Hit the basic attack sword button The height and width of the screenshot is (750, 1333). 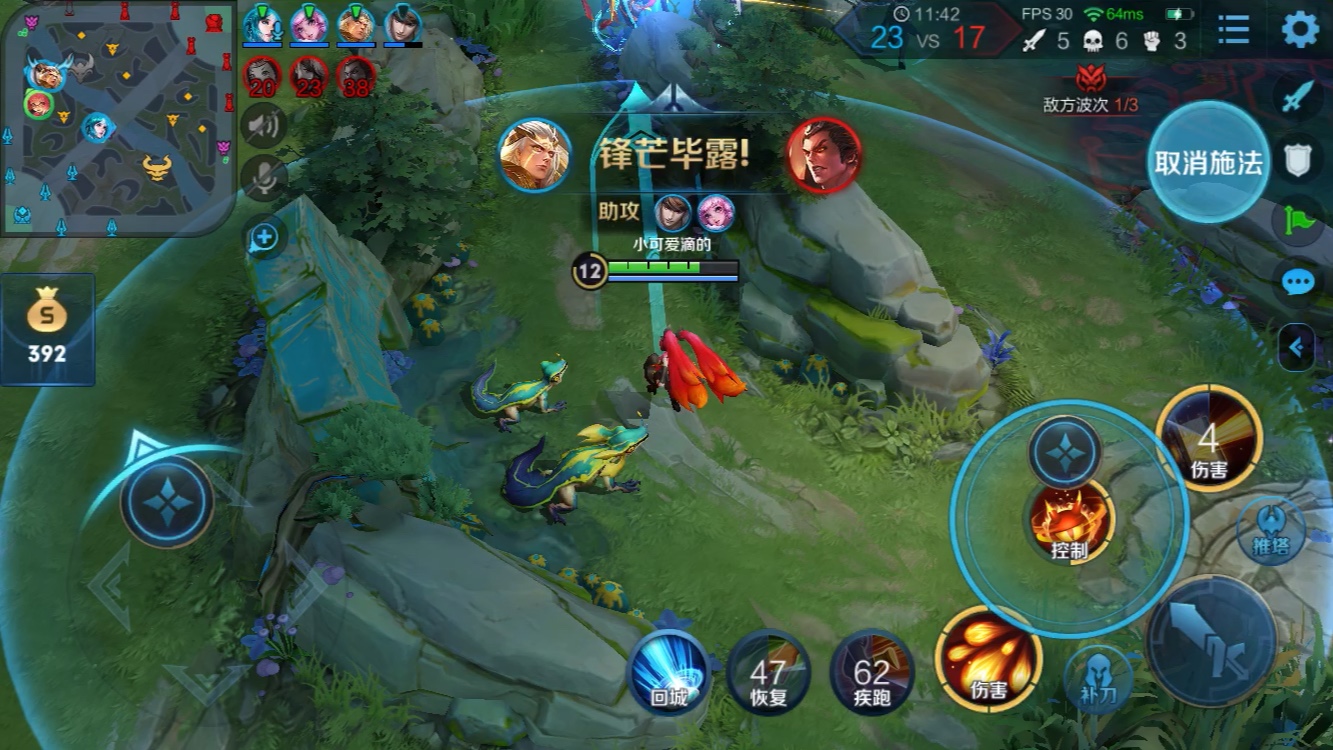1211,640
